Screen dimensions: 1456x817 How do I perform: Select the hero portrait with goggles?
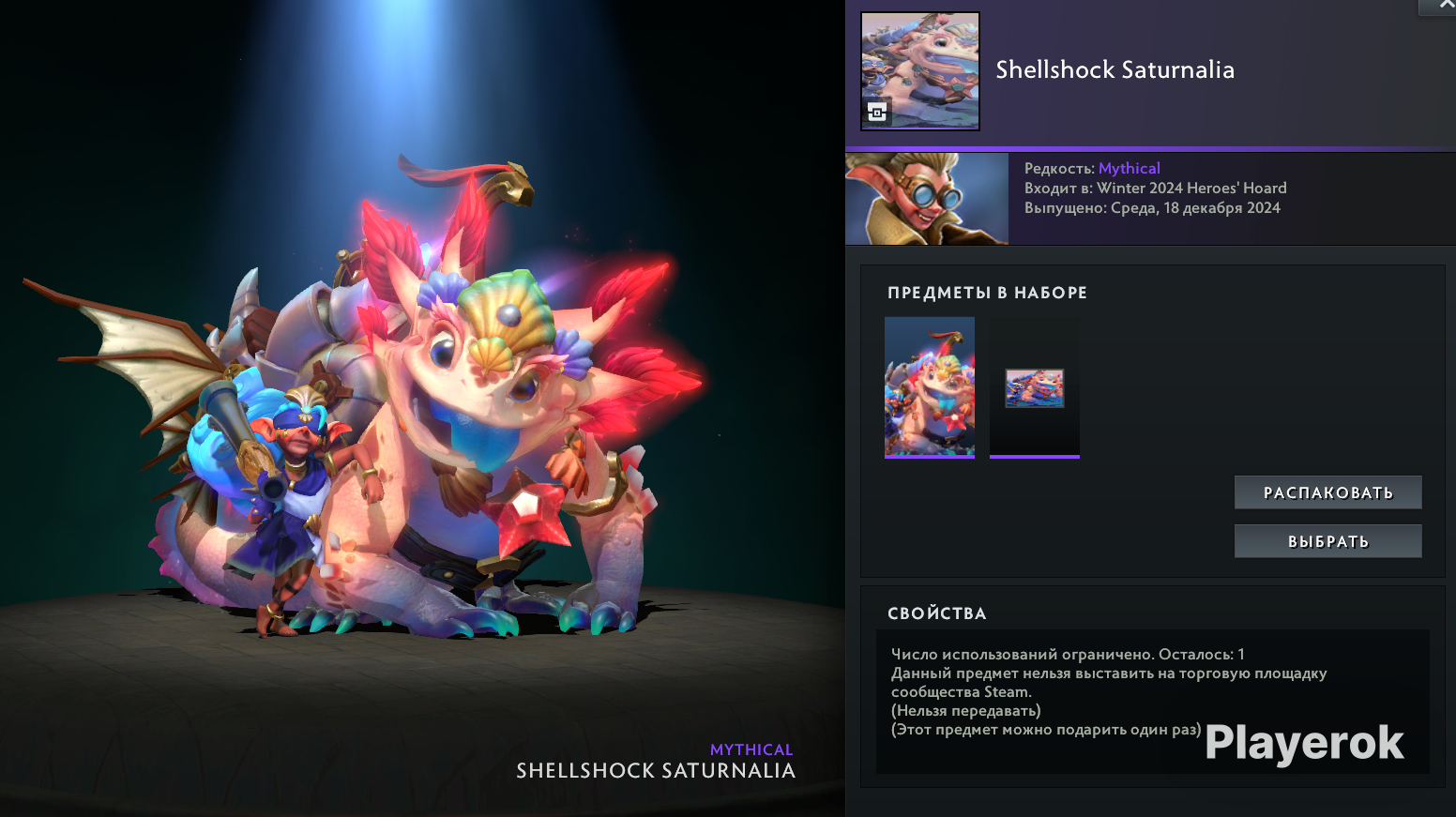[x=926, y=199]
